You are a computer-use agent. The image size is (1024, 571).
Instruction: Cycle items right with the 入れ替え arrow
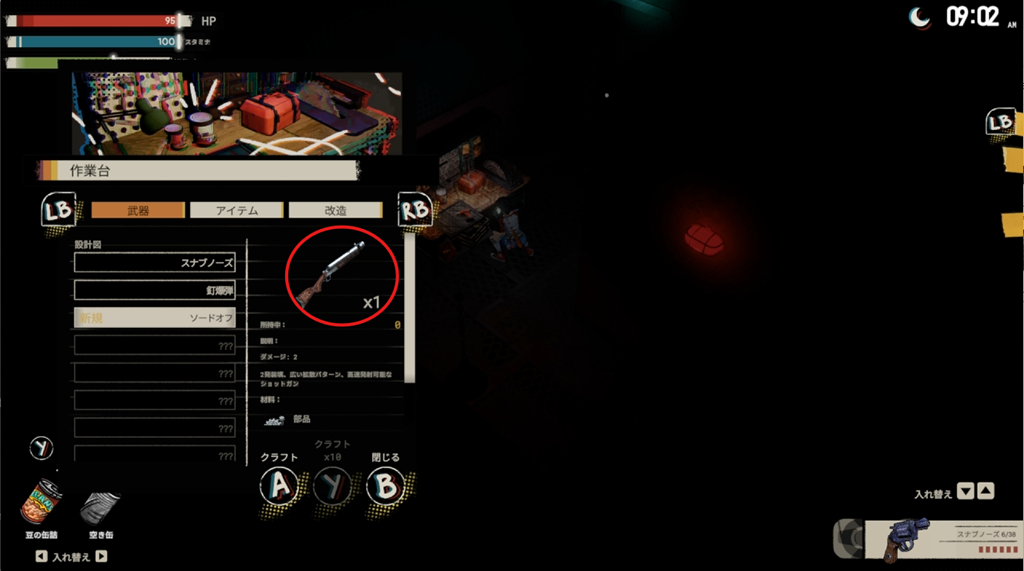pos(101,556)
